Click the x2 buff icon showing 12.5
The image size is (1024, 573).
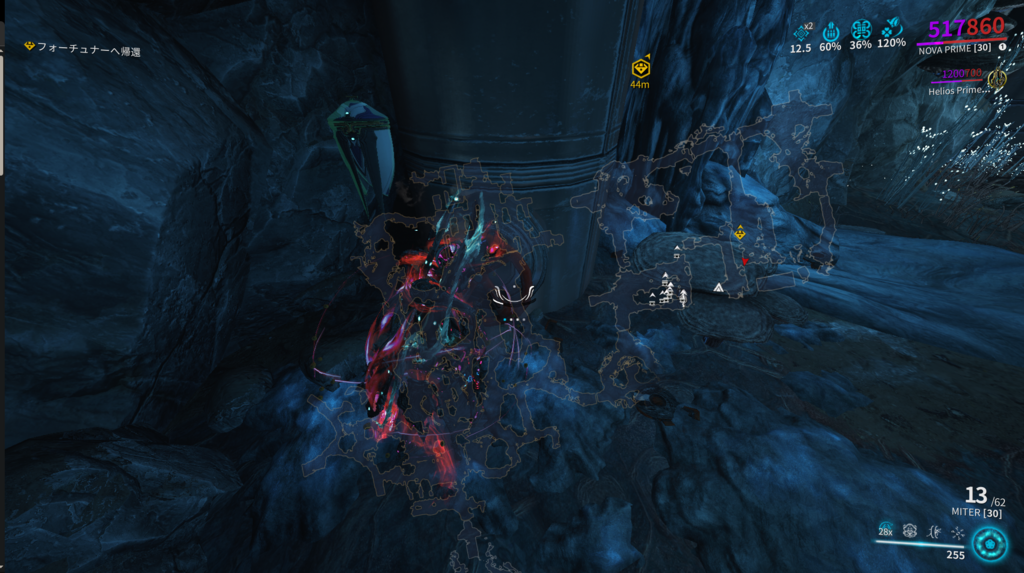pyautogui.click(x=801, y=31)
